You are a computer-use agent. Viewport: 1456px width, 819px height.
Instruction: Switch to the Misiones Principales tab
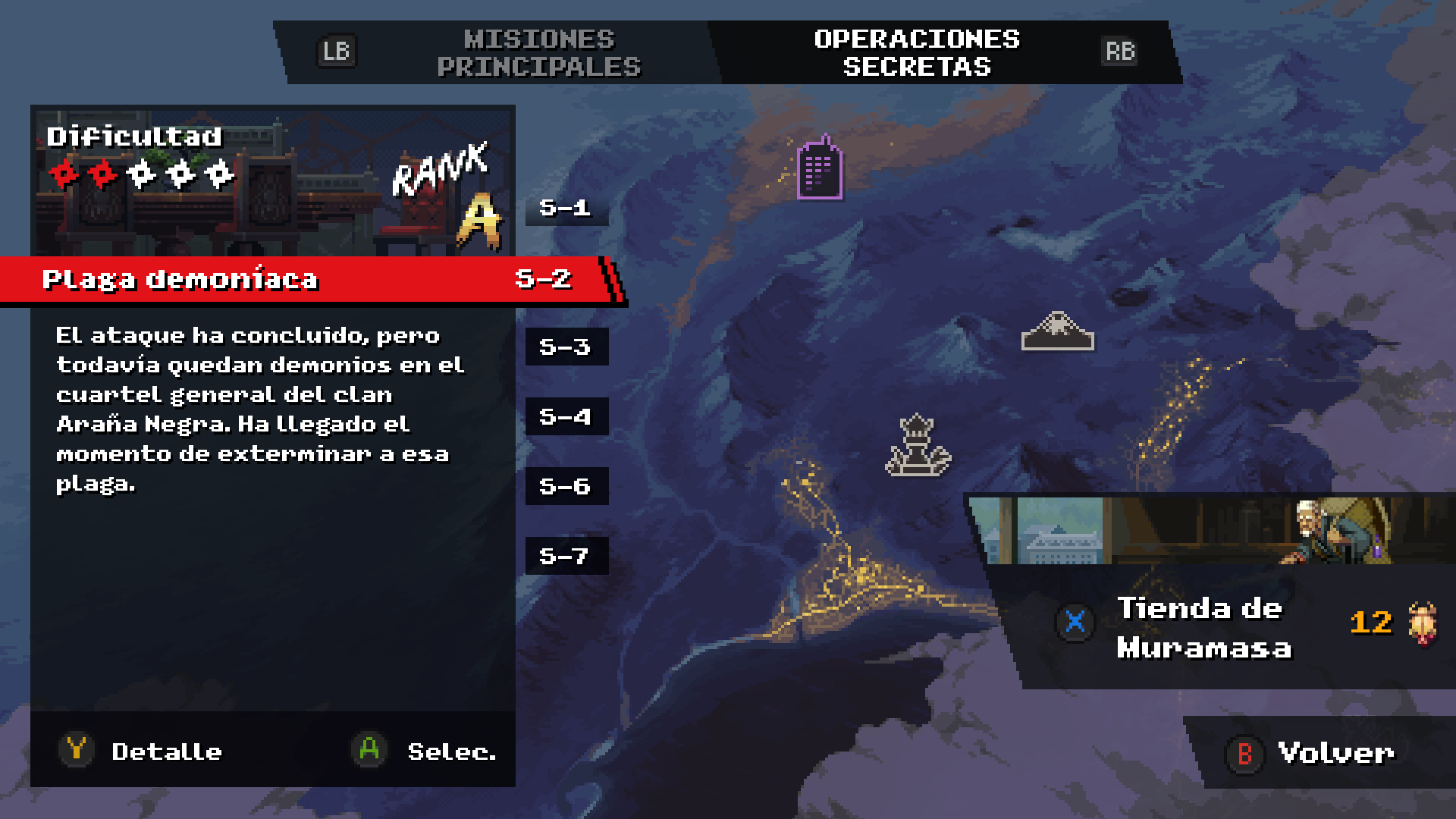pyautogui.click(x=538, y=52)
